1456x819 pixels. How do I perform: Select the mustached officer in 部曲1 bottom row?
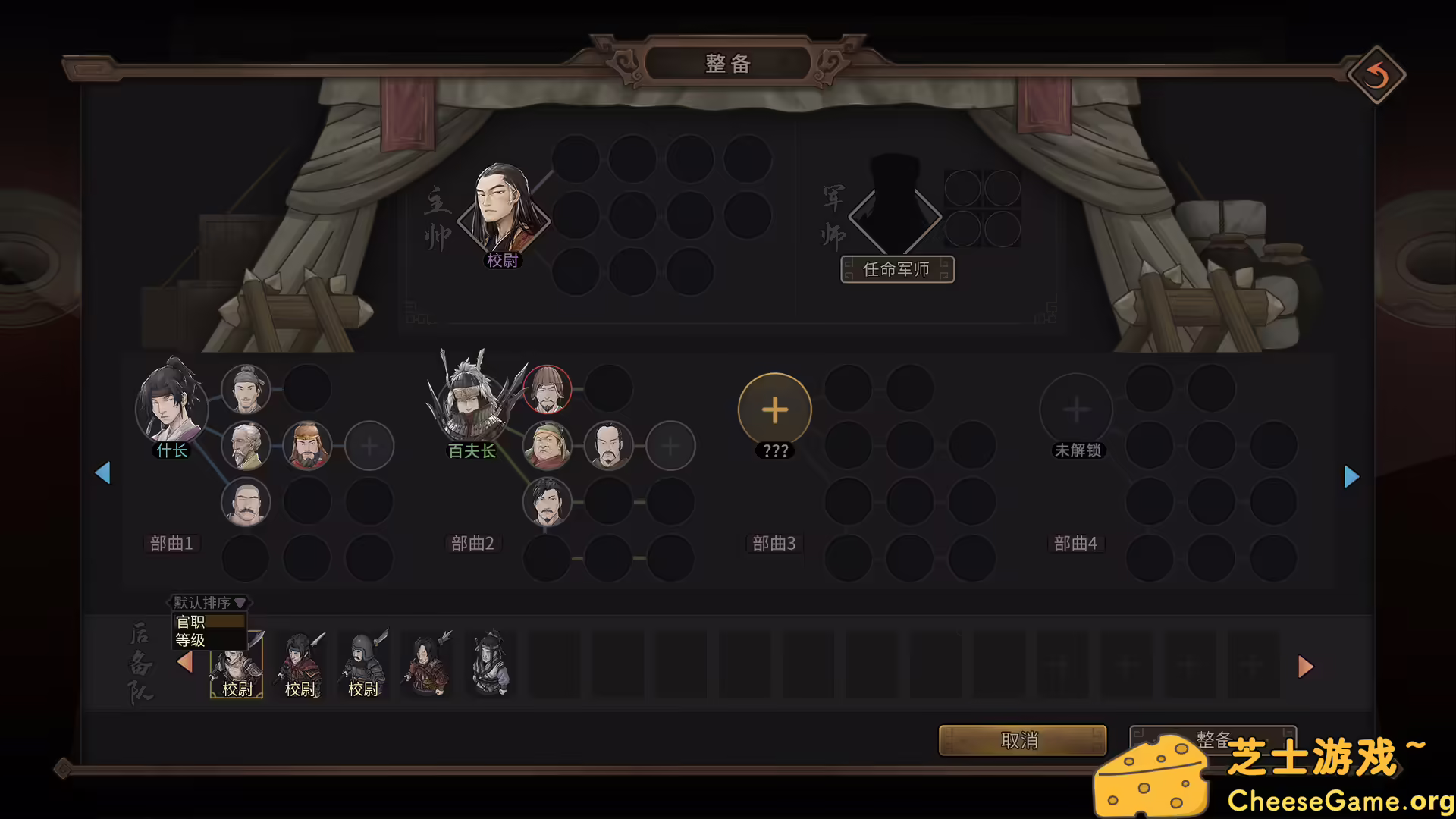pyautogui.click(x=246, y=501)
